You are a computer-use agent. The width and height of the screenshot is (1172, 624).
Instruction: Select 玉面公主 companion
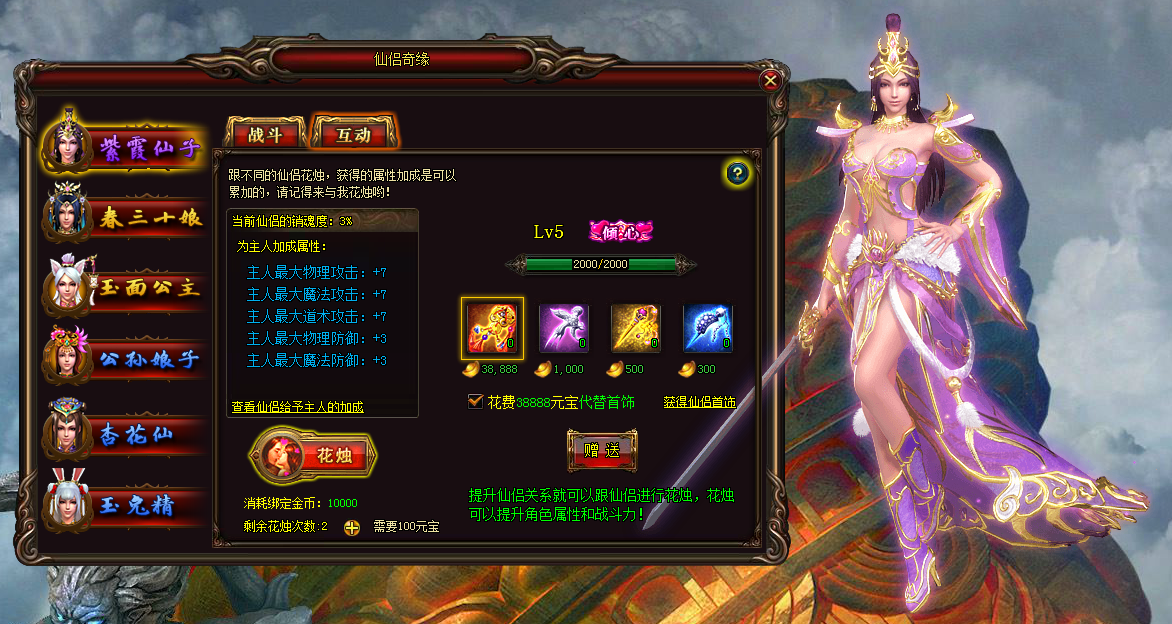point(124,289)
